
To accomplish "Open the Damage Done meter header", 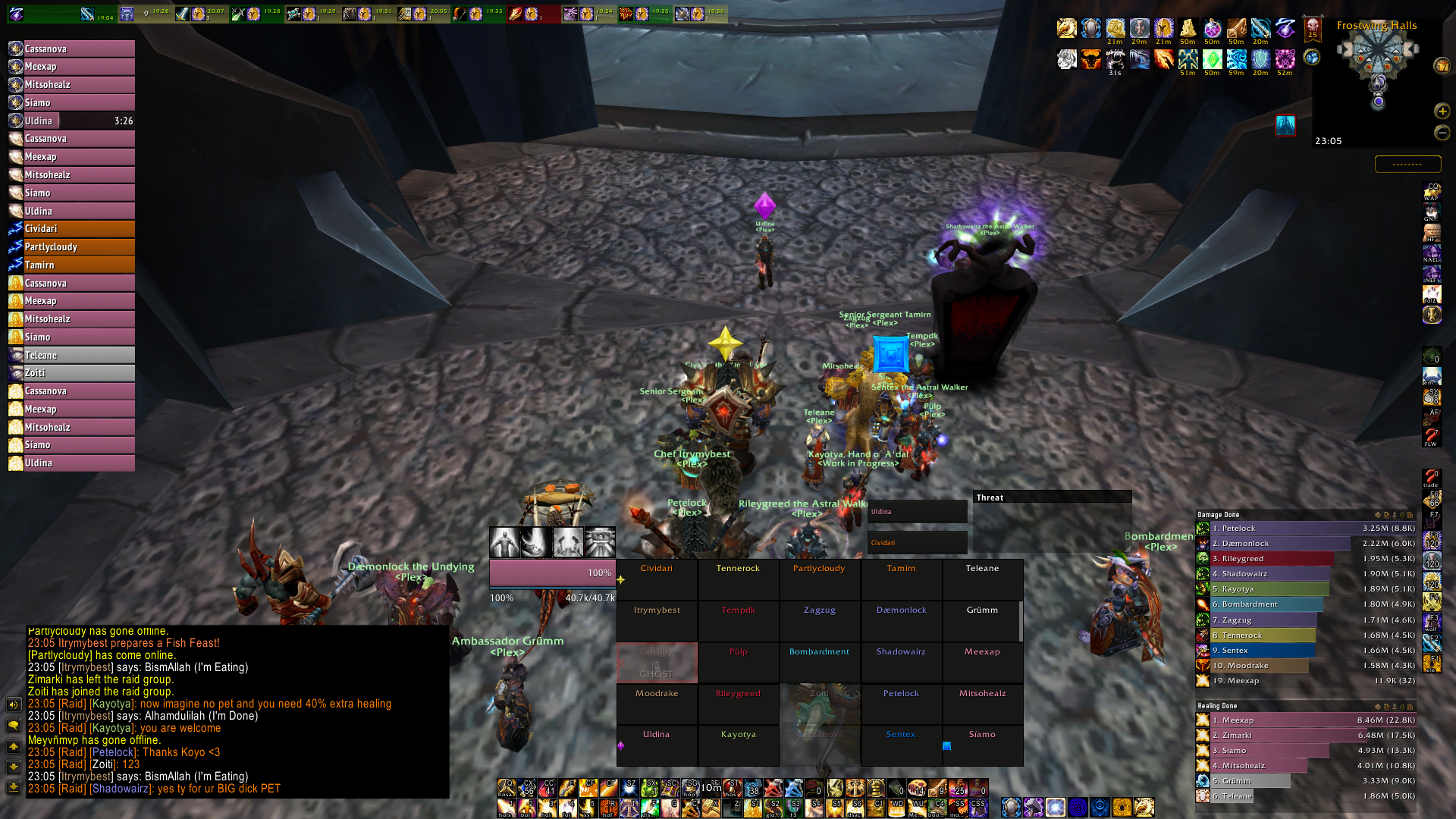I will pyautogui.click(x=1282, y=515).
